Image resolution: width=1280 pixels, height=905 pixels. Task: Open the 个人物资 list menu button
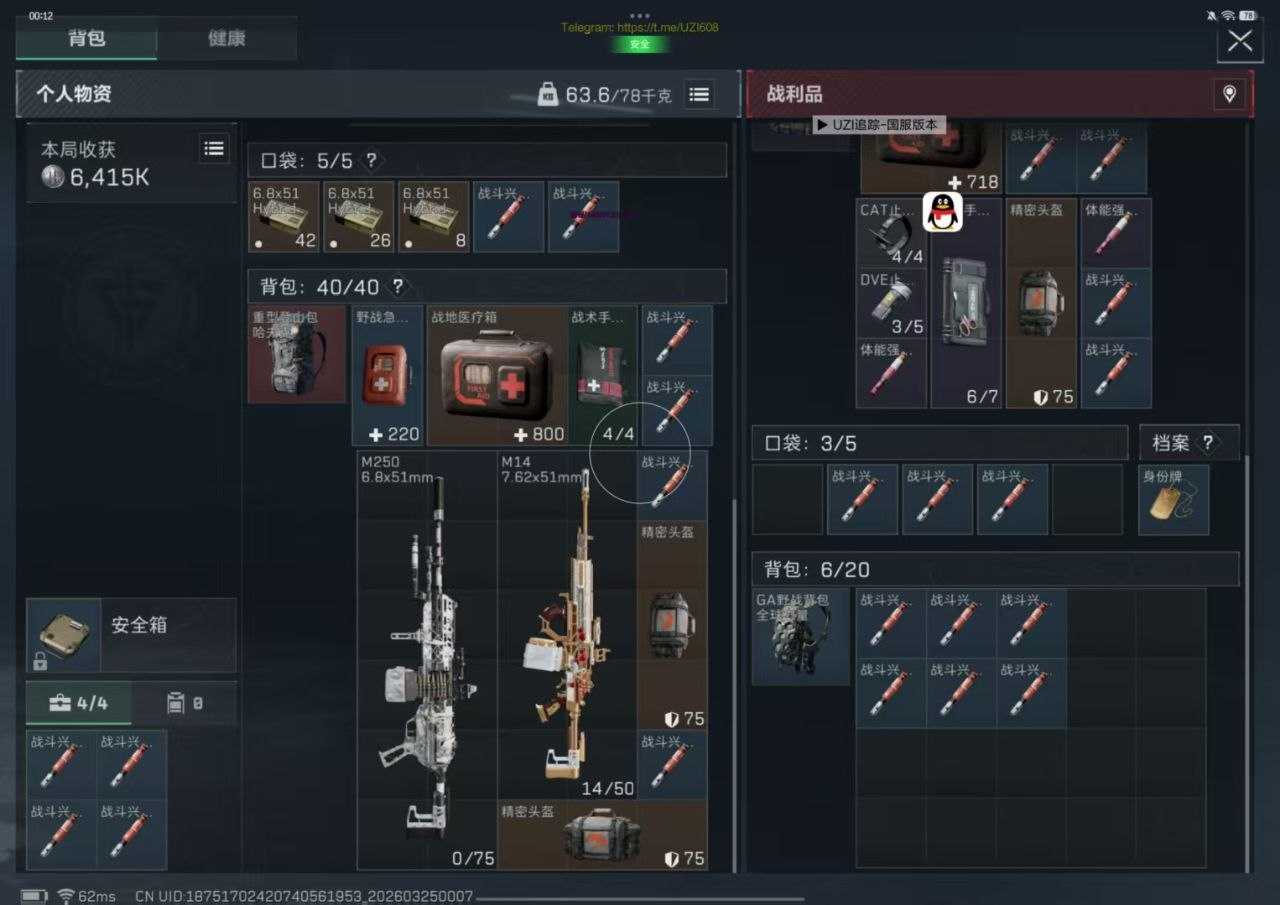pyautogui.click(x=699, y=94)
